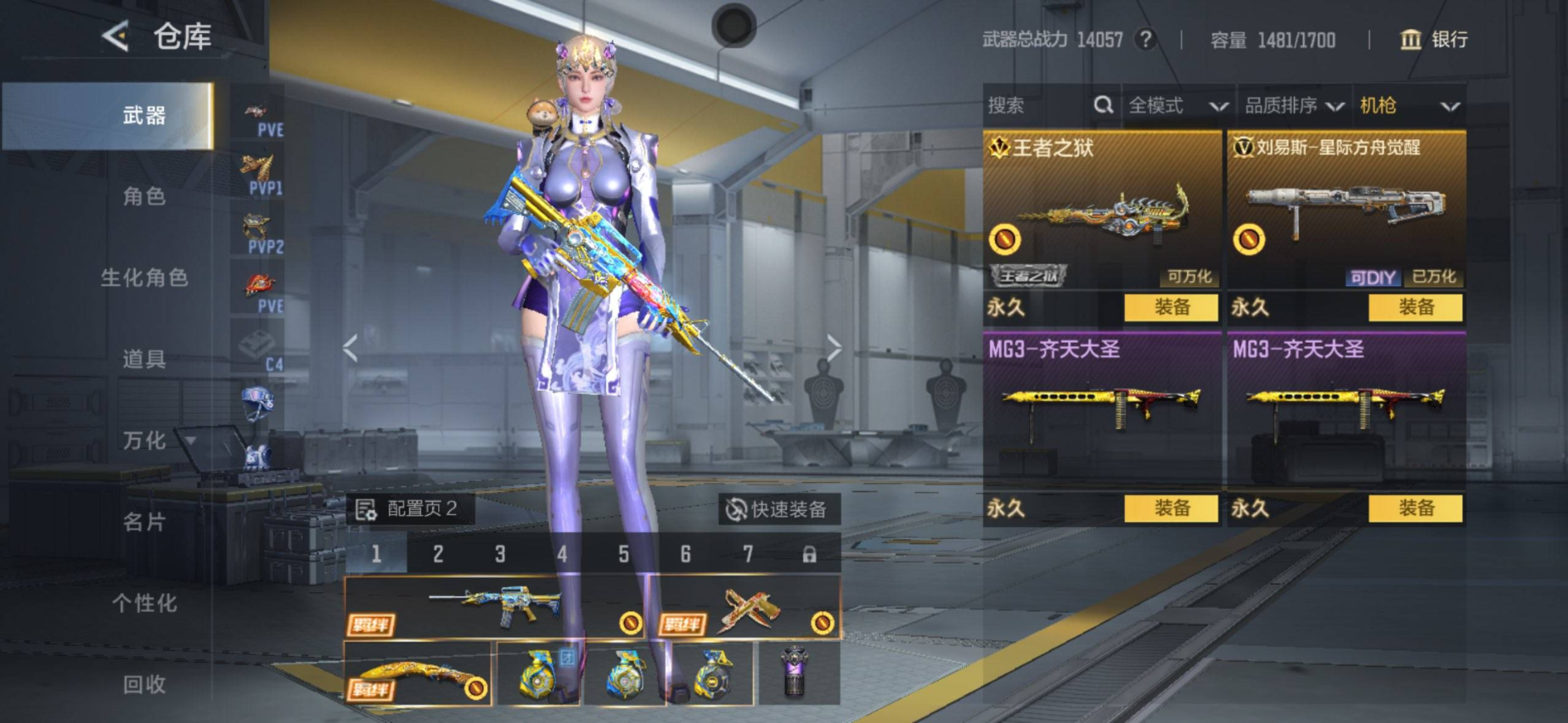Choose the 道具 tab

(143, 360)
